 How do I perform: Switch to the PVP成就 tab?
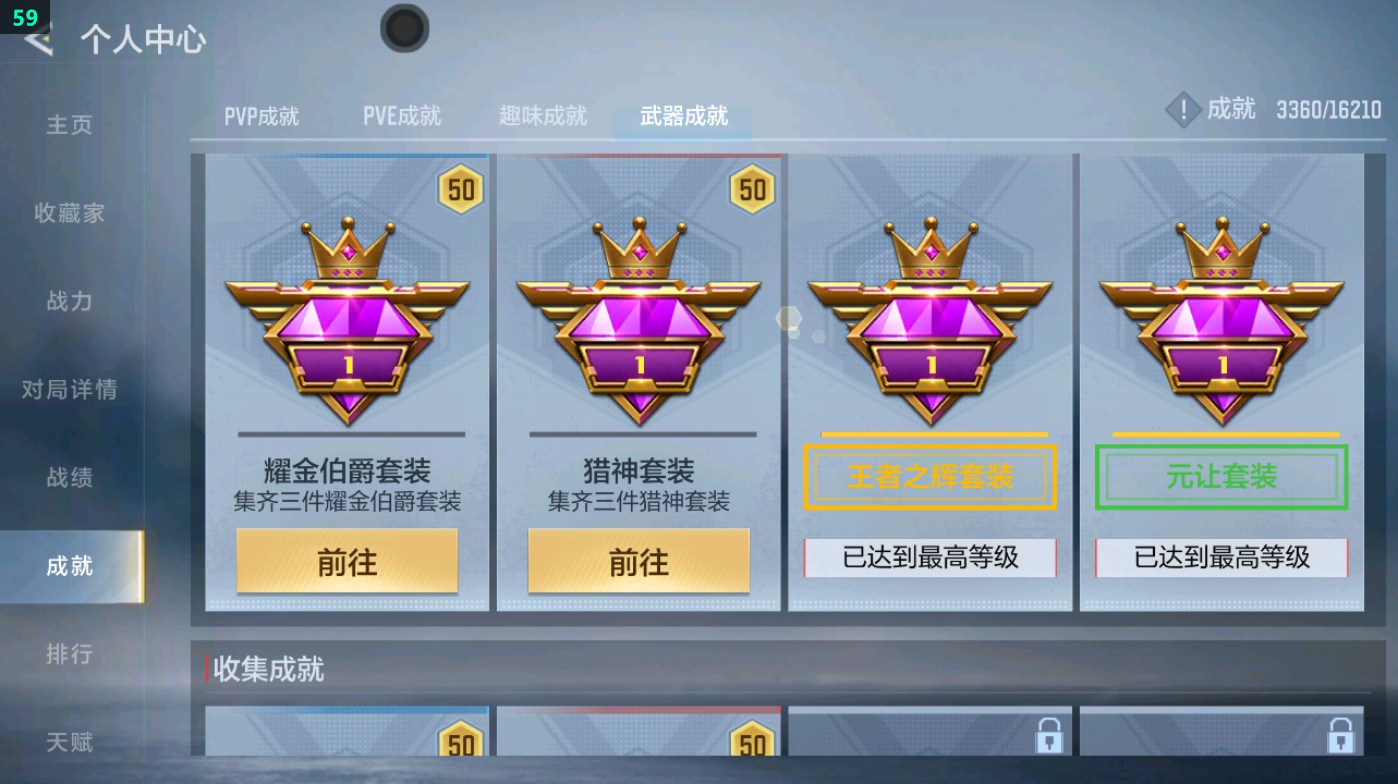[261, 115]
